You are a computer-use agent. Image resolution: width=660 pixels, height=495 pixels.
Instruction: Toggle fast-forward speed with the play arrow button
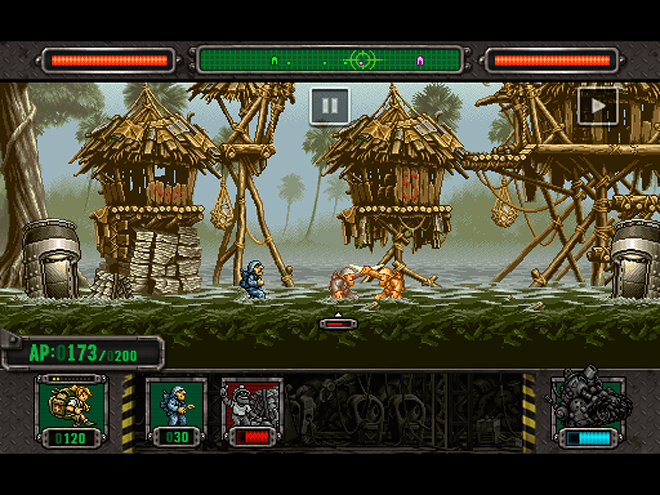pyautogui.click(x=598, y=106)
